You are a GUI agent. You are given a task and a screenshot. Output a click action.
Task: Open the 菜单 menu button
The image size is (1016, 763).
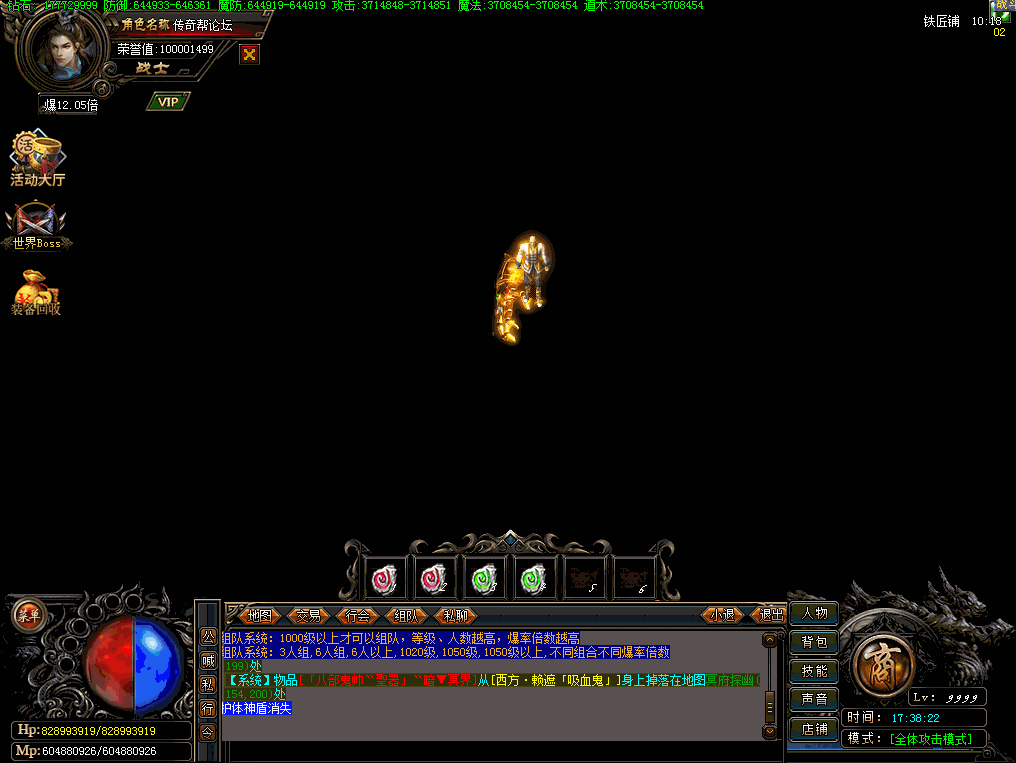28,615
